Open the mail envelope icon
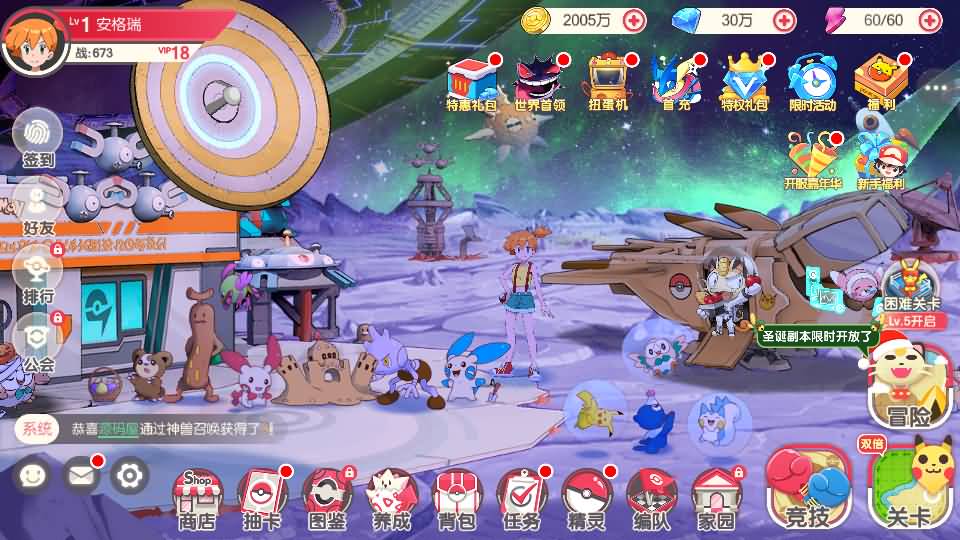The image size is (960, 540). click(82, 475)
